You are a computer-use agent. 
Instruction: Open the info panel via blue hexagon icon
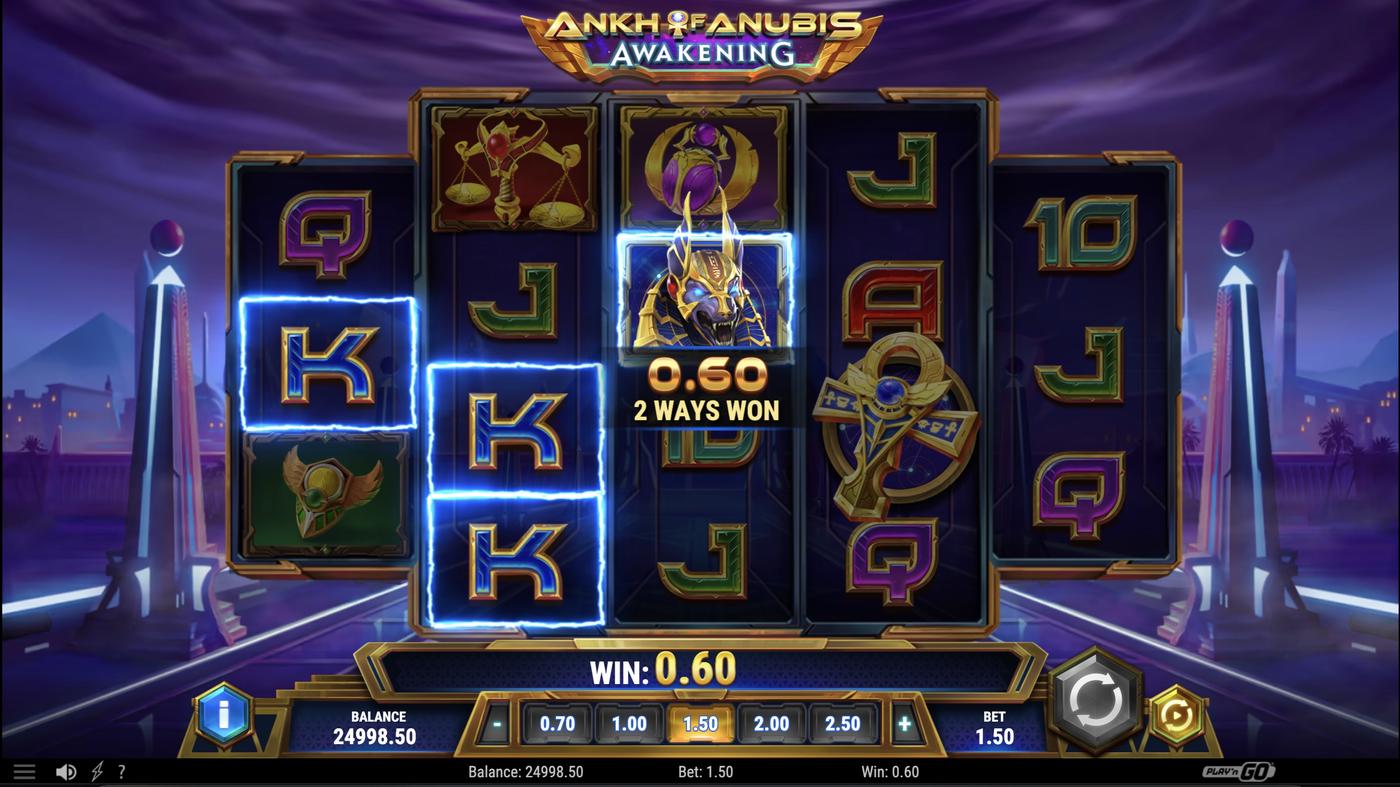(224, 713)
